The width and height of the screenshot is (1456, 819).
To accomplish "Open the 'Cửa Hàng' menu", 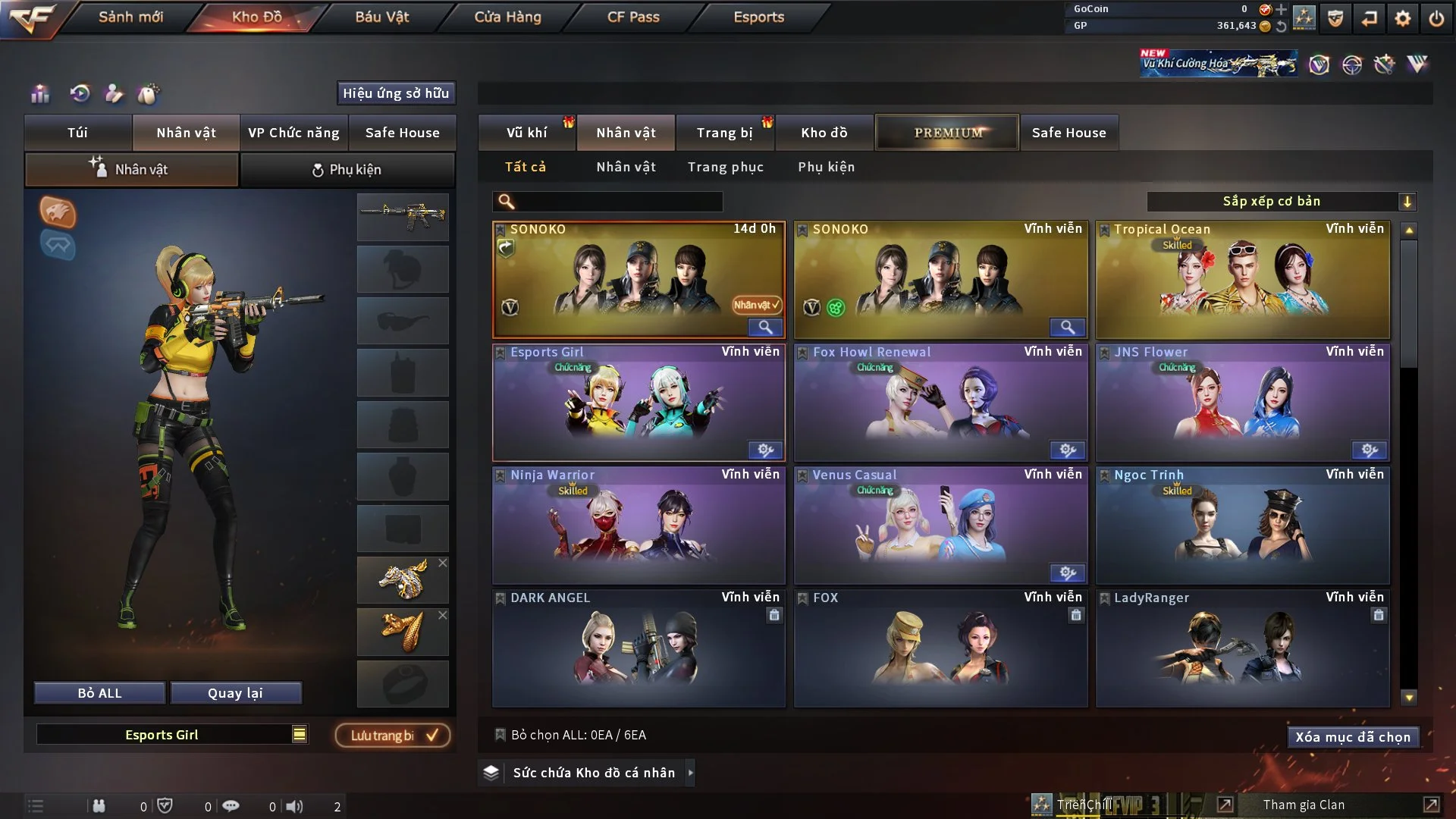I will point(507,17).
